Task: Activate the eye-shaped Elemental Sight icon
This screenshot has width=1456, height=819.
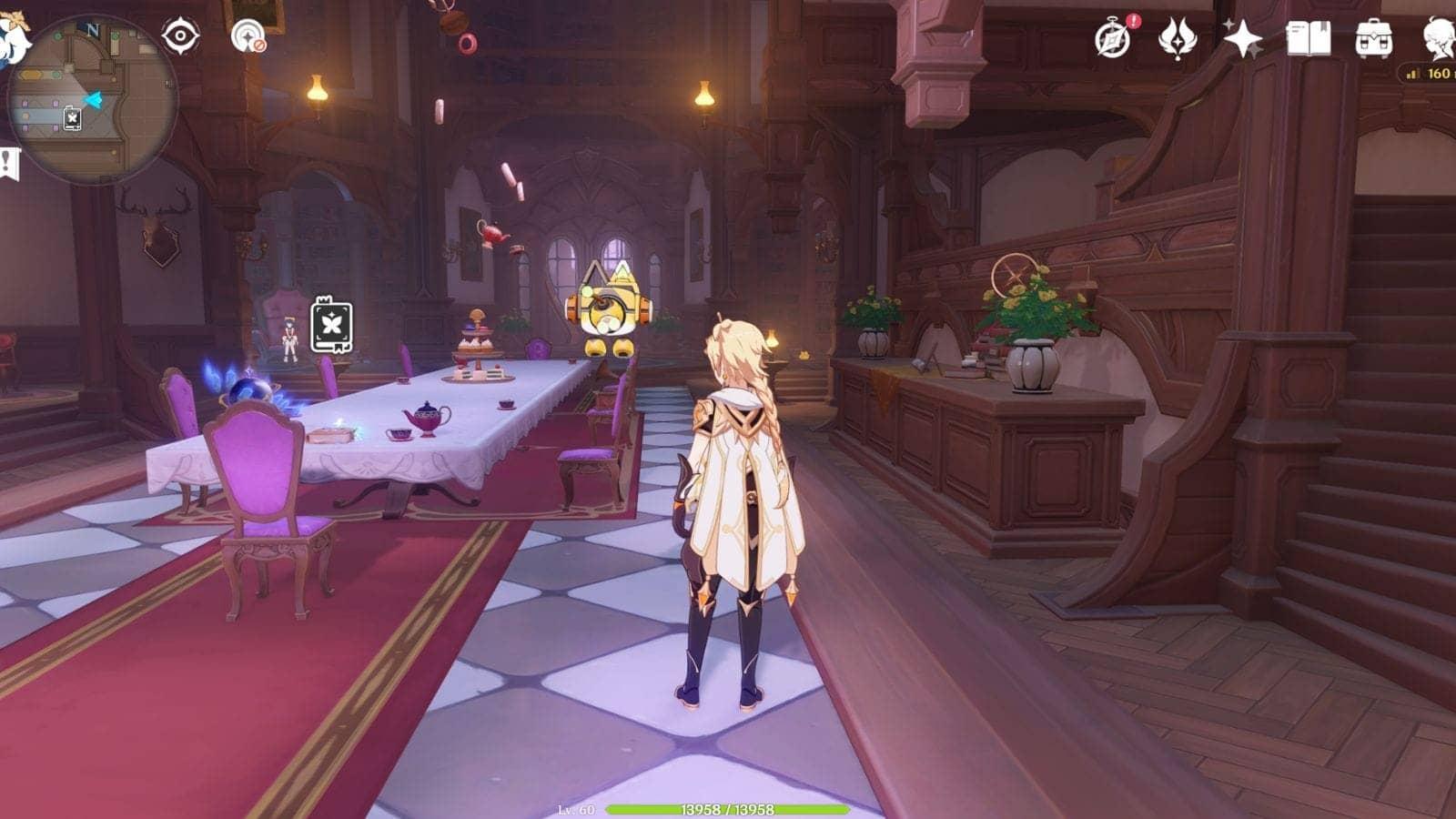Action: (180, 36)
